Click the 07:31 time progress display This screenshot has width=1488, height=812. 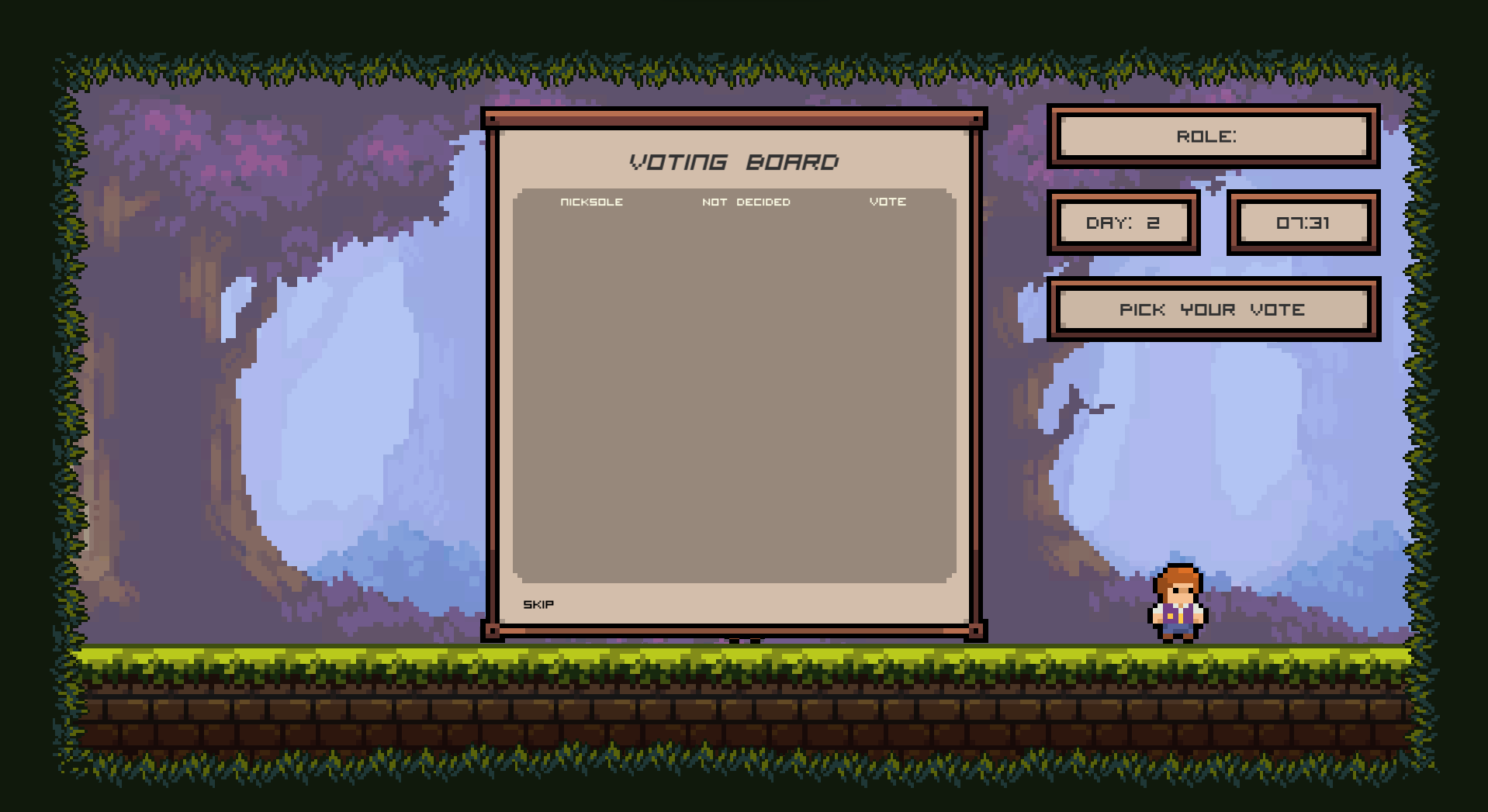pos(1304,223)
